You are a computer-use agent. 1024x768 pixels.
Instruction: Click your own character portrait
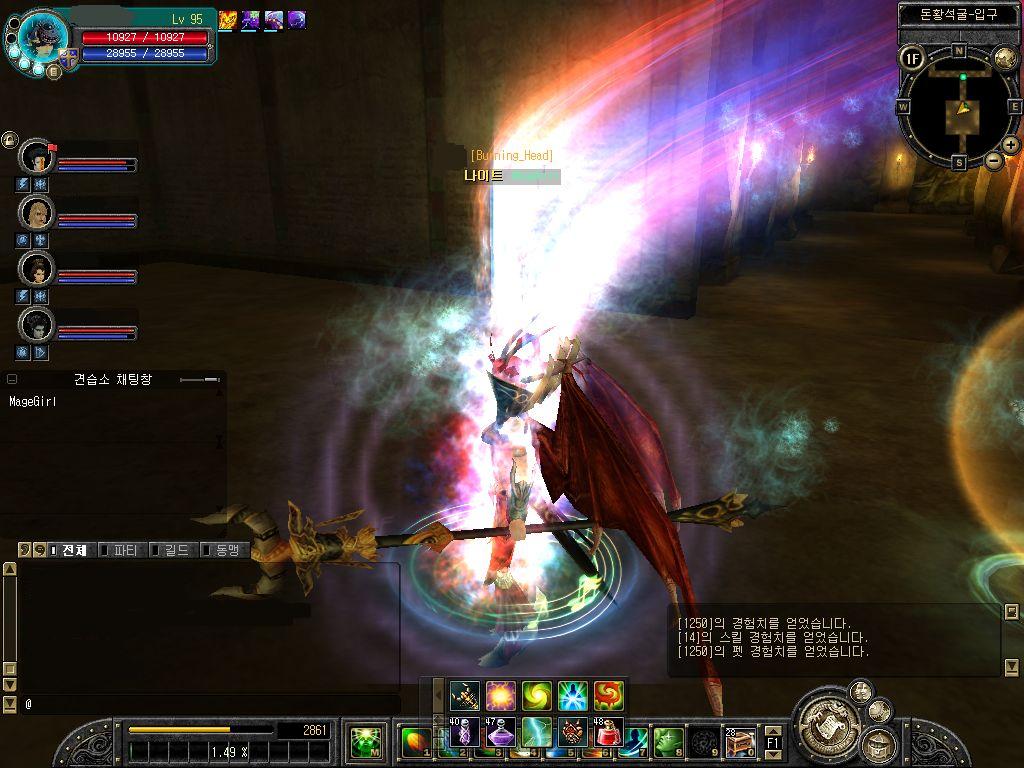(43, 36)
